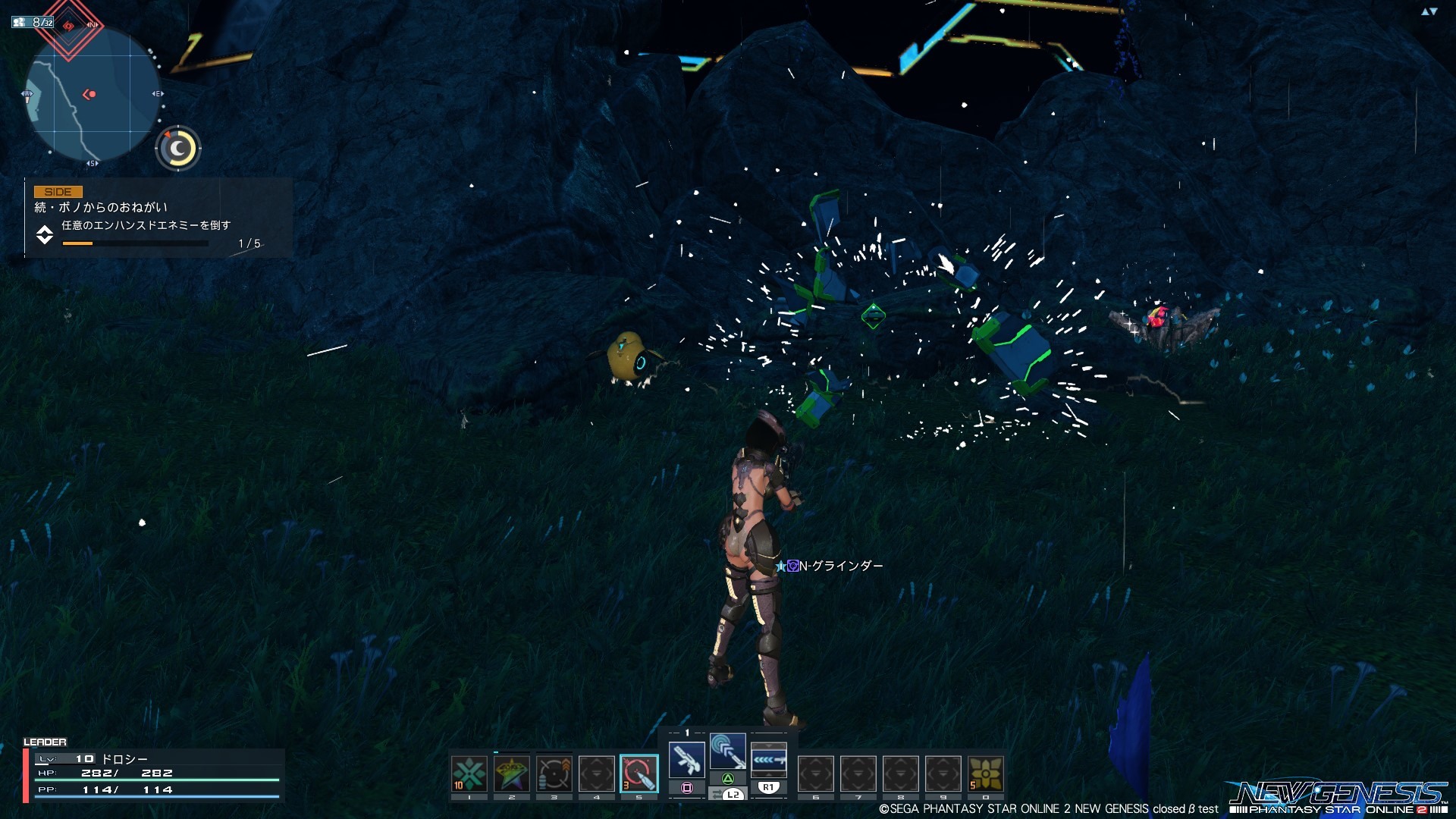
Task: Toggle the quest tracker diamond arrows icon
Action: (x=45, y=235)
